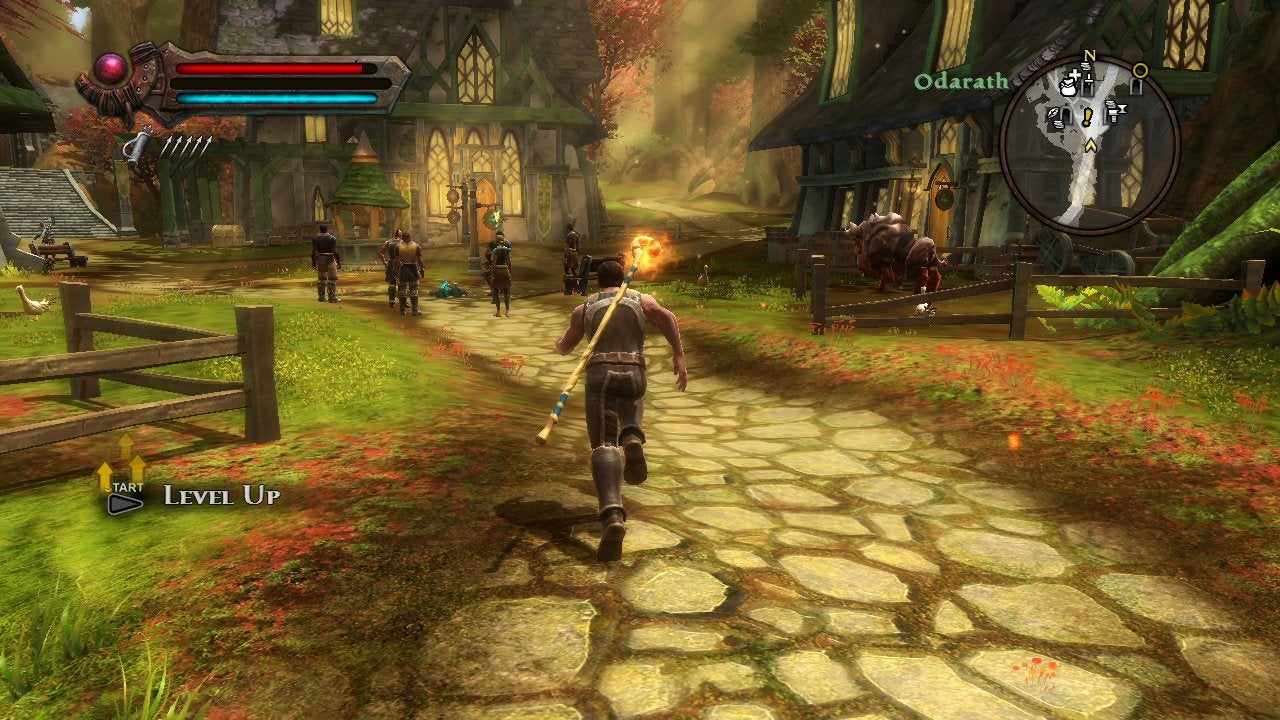Select the yellow exclamation quest marker on minimap

point(1087,116)
